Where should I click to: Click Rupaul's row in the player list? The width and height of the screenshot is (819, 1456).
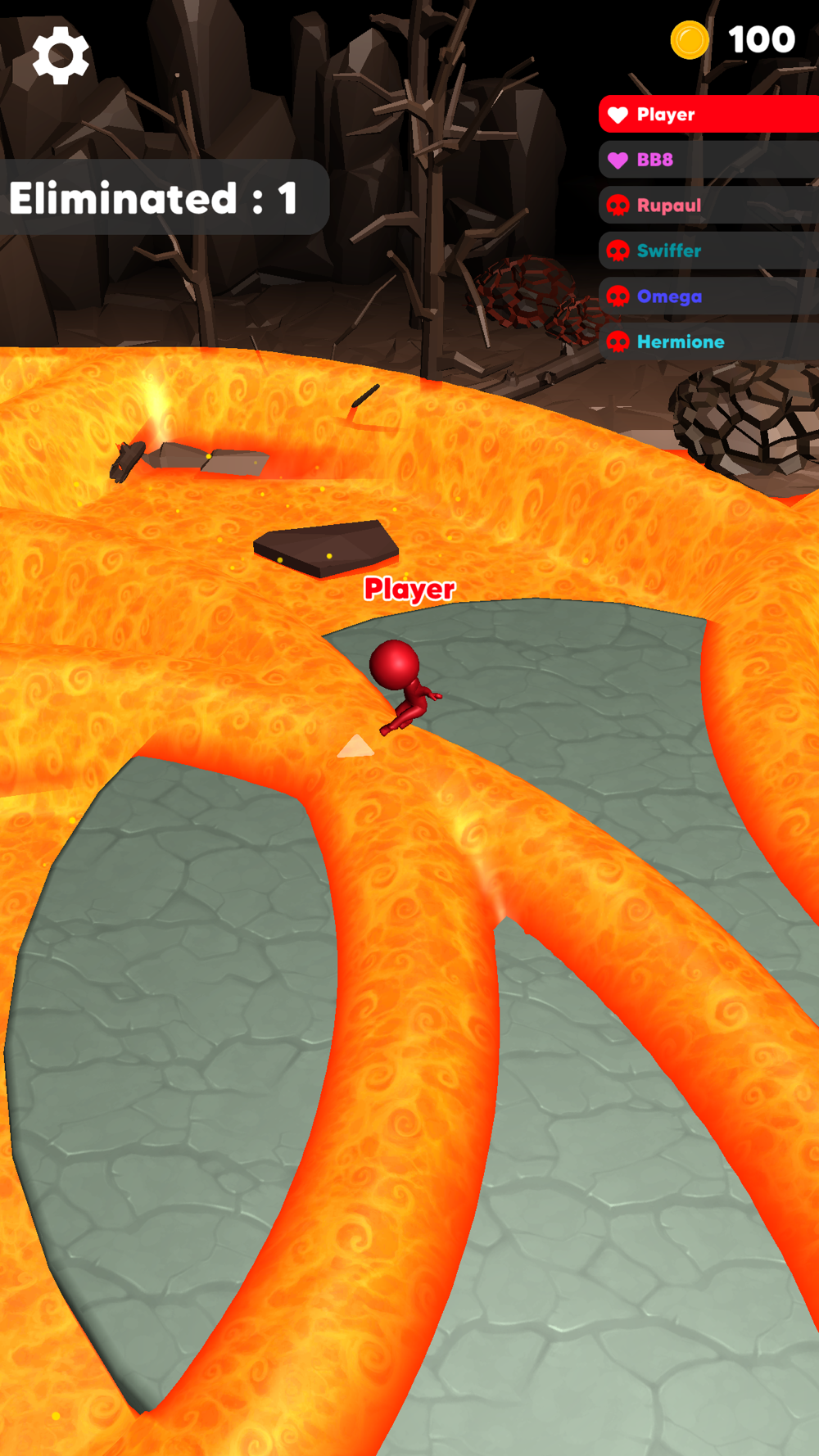point(708,206)
